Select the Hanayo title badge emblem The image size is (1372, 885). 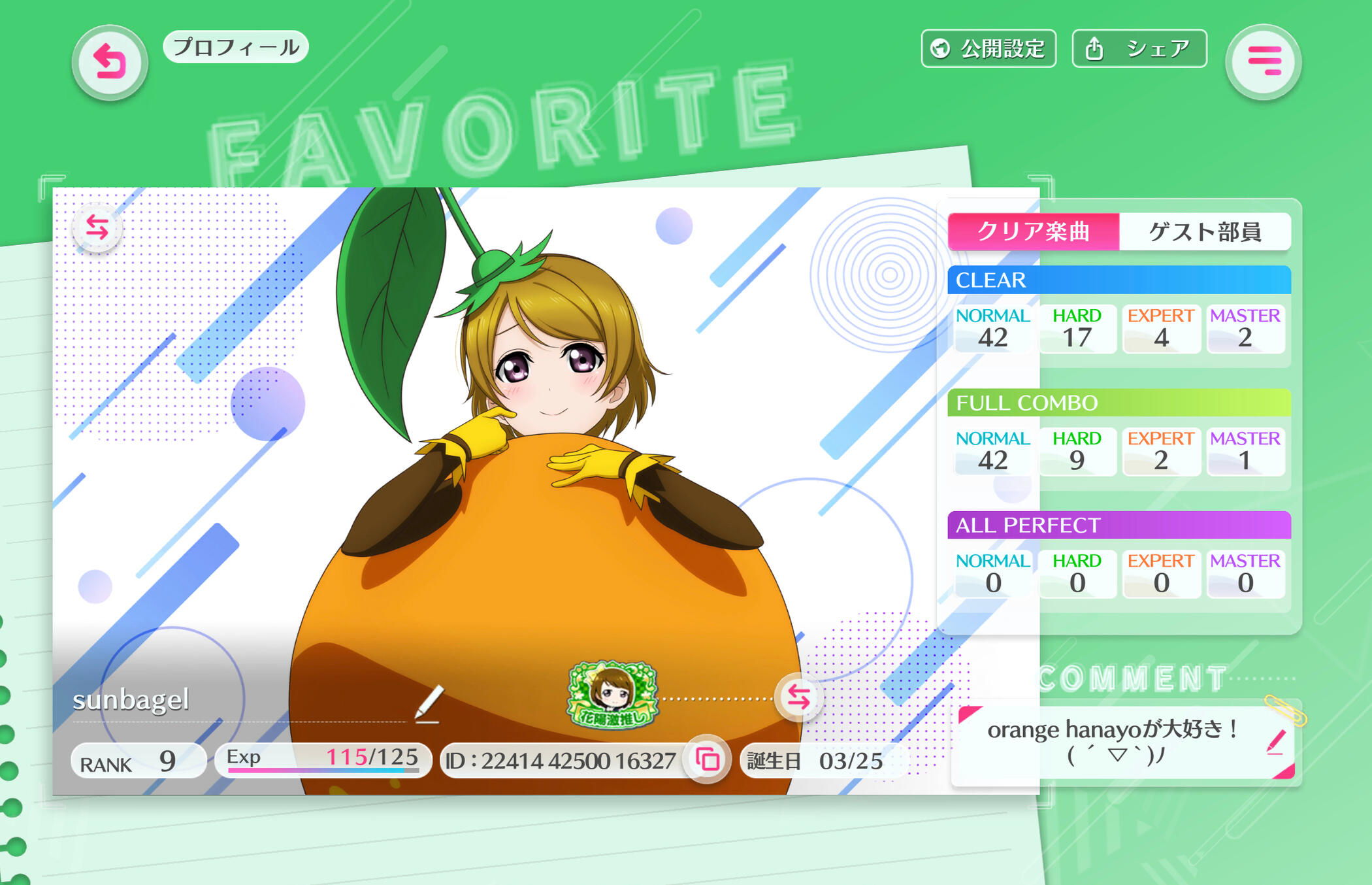pyautogui.click(x=612, y=695)
